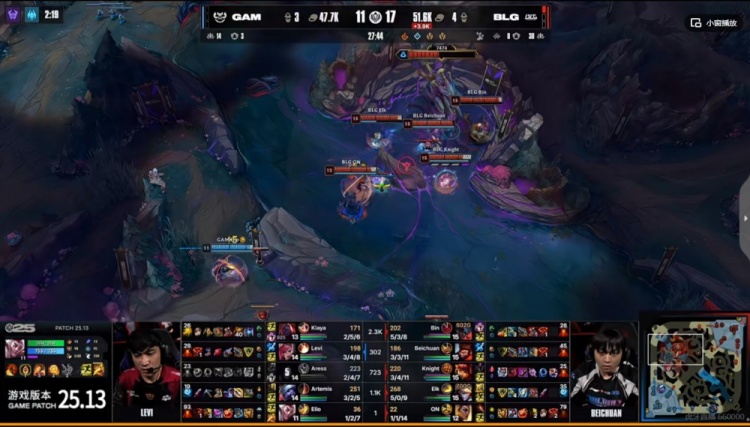
Task: Select Levi's scoreboard row
Action: coord(320,350)
